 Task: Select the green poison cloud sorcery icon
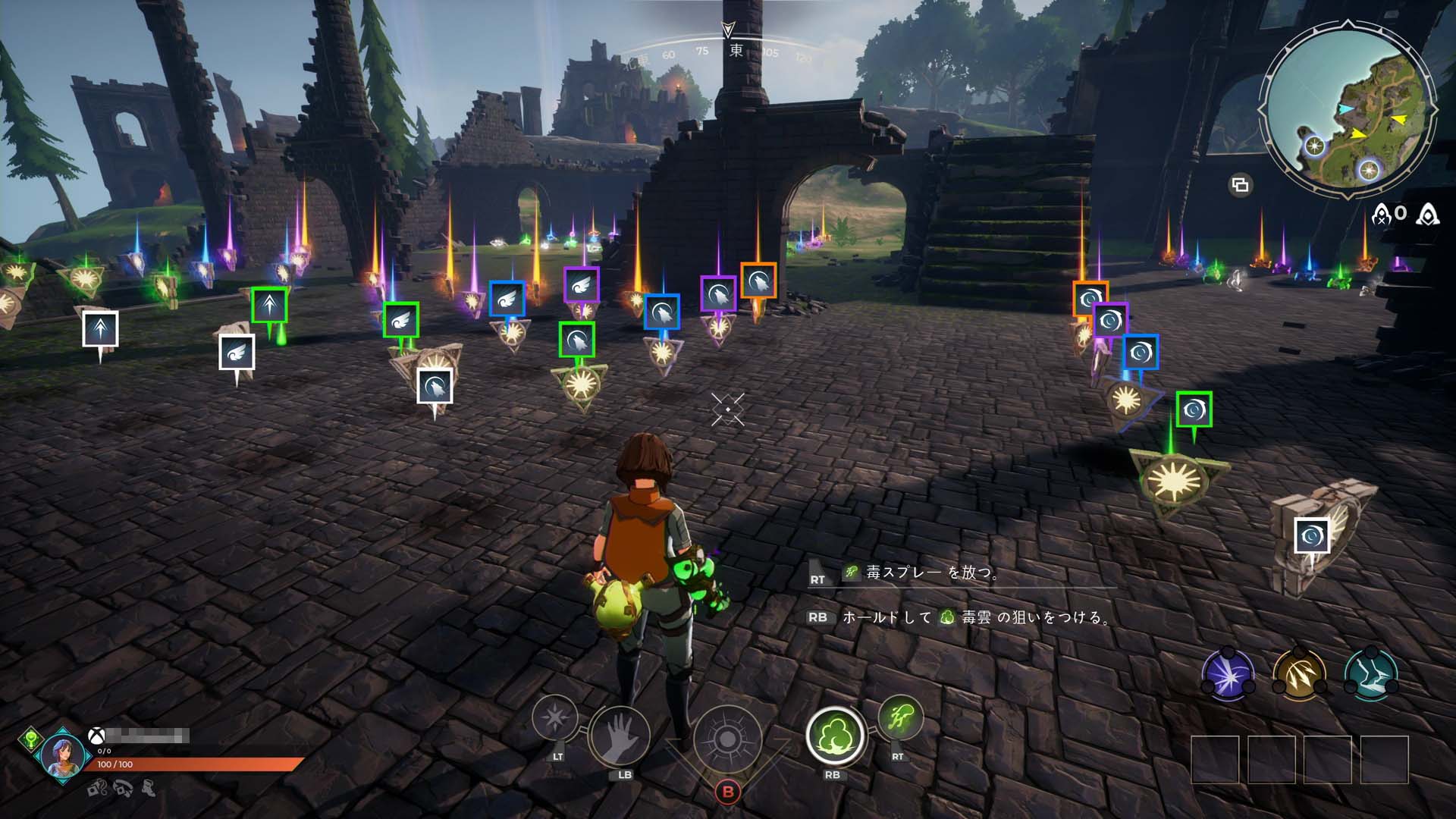[834, 734]
